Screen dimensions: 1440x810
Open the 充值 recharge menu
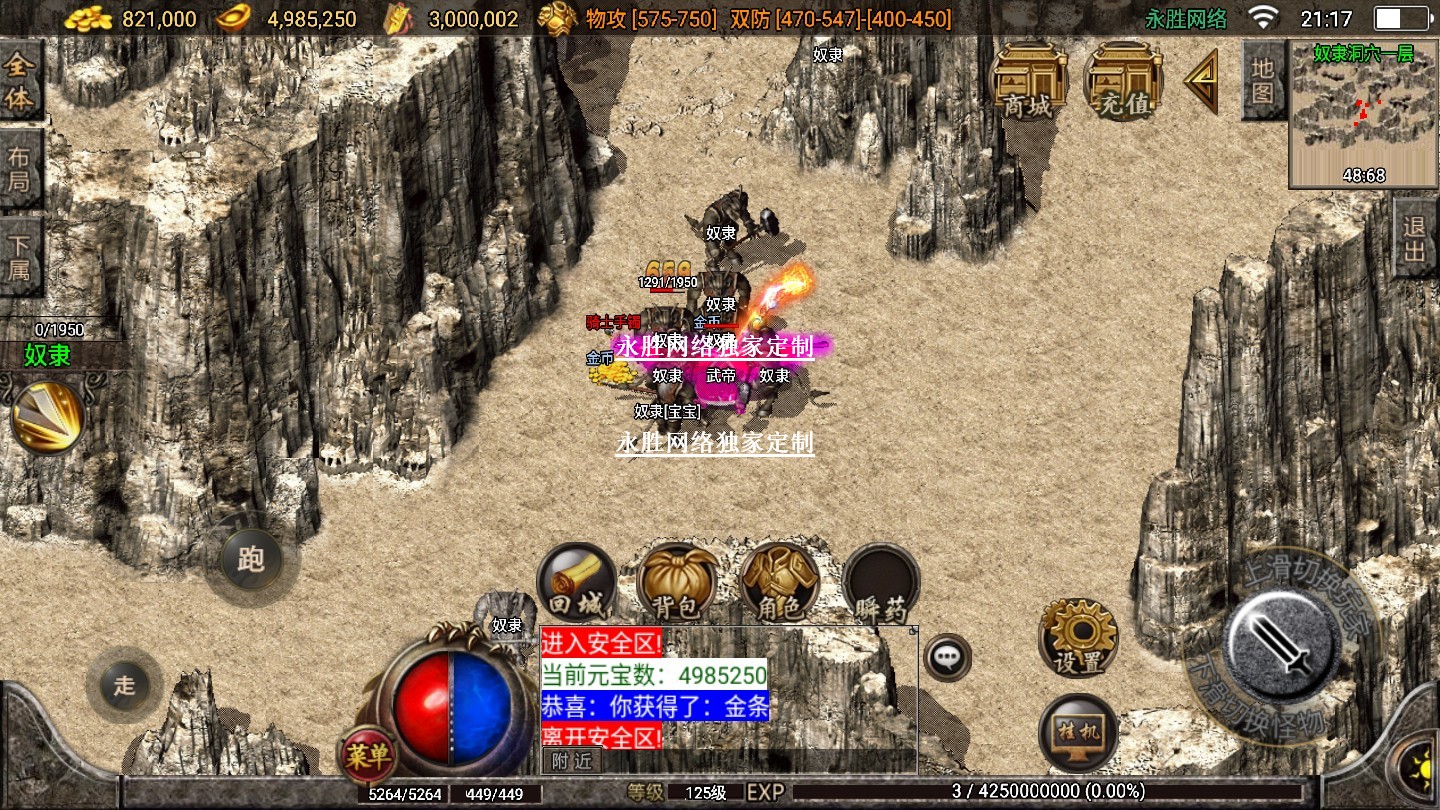(x=1122, y=79)
